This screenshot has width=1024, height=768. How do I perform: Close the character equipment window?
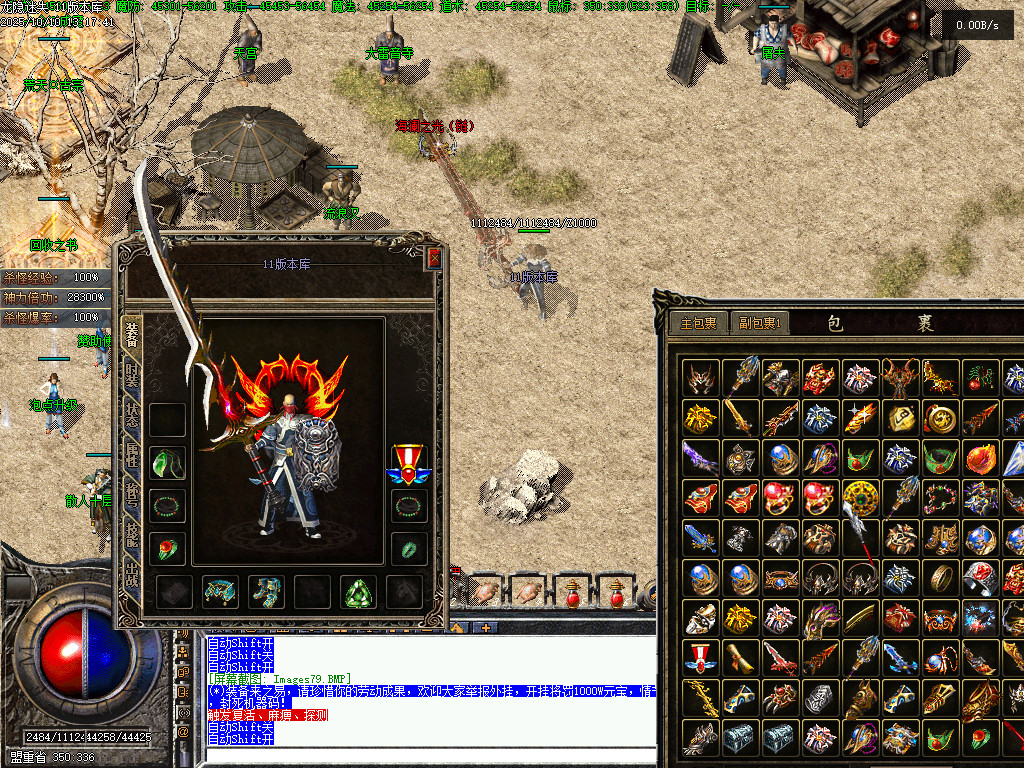[434, 258]
